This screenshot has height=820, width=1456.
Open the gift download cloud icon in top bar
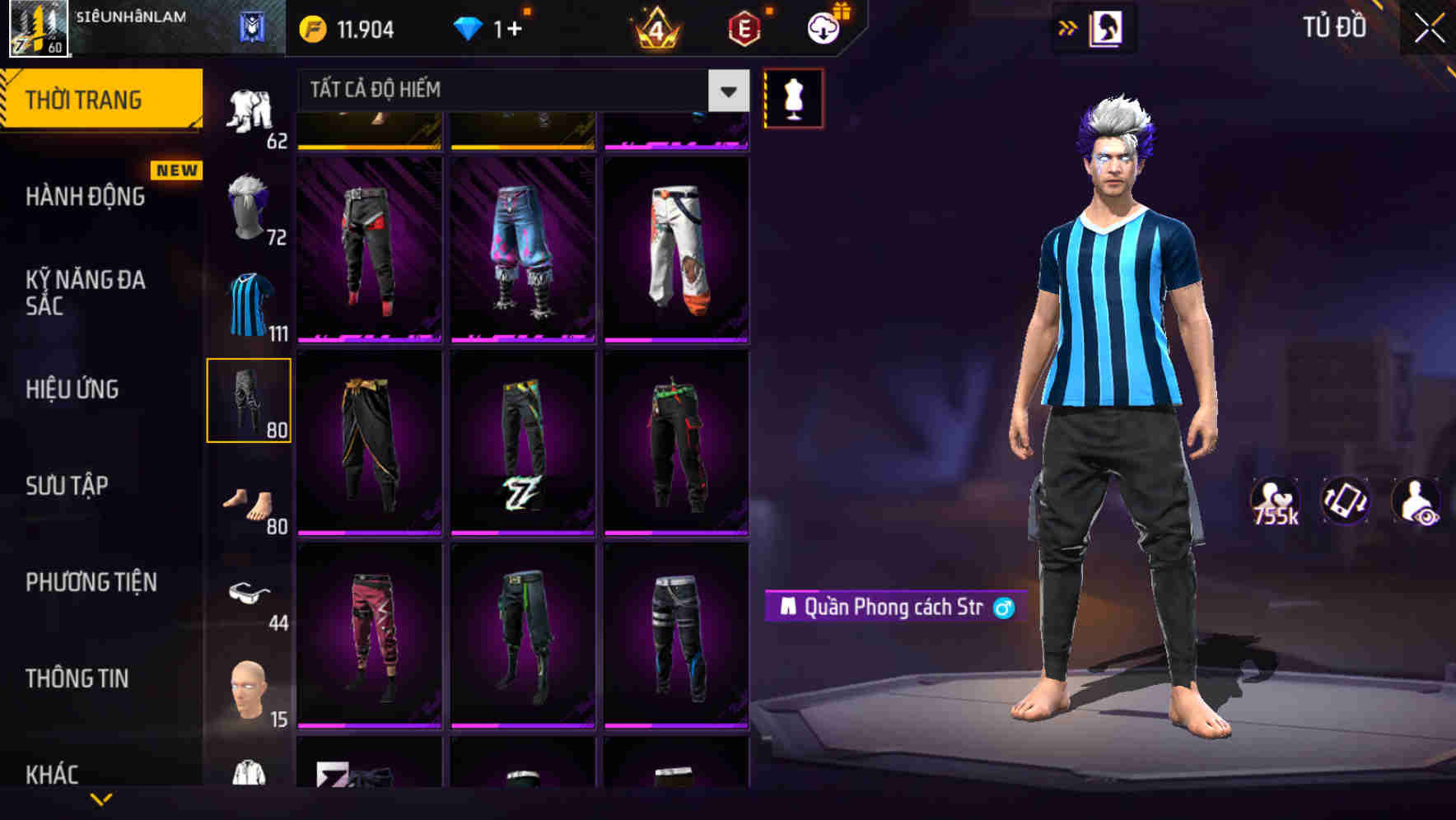(x=825, y=28)
